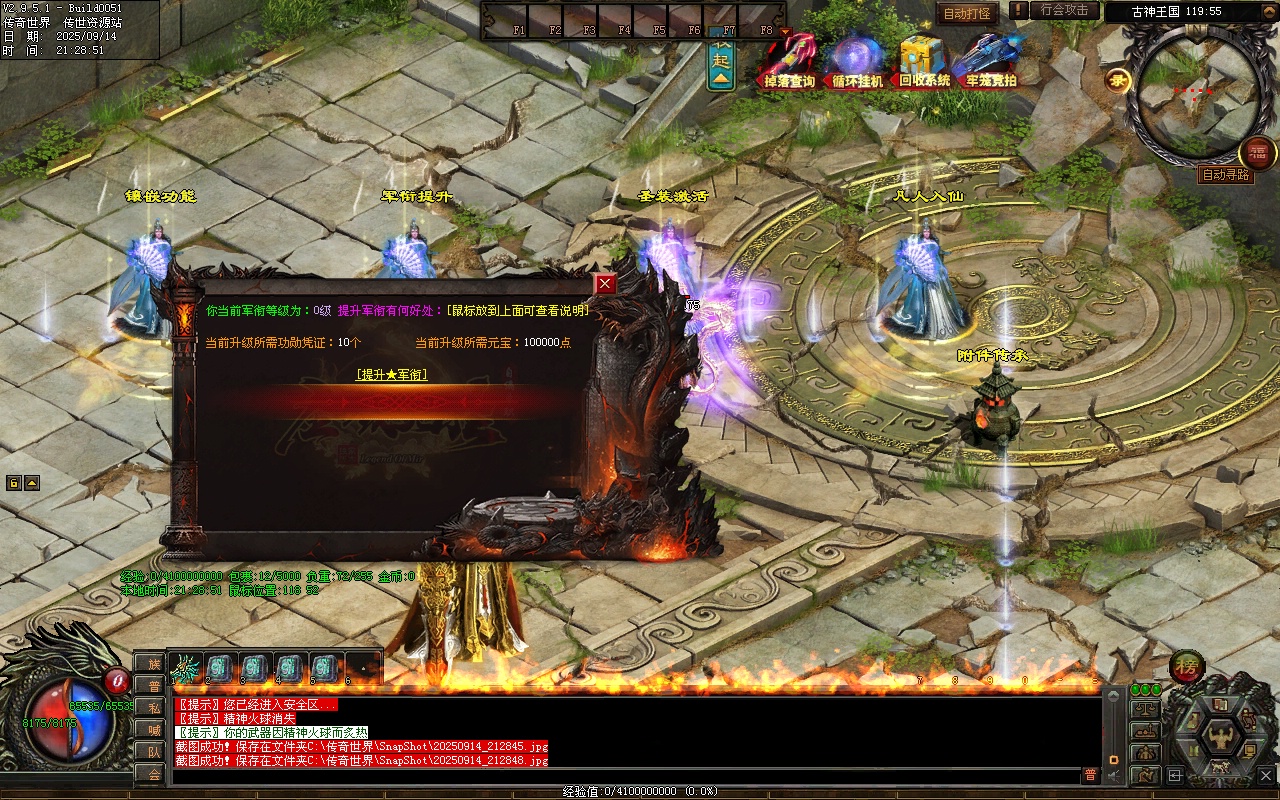Open the 牢笼竞拍 cage auction icon
The height and width of the screenshot is (800, 1280).
[x=989, y=62]
